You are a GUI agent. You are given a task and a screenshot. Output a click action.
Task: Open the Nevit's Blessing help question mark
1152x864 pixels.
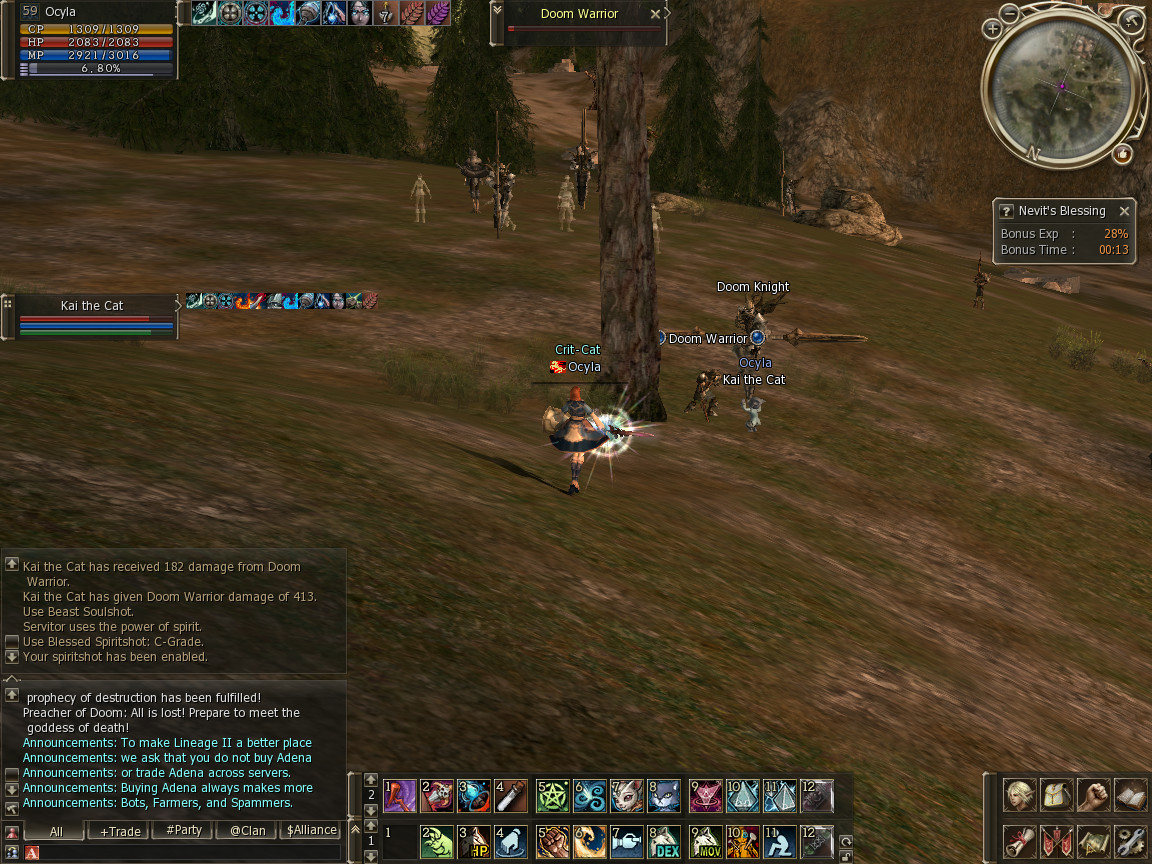(1006, 211)
